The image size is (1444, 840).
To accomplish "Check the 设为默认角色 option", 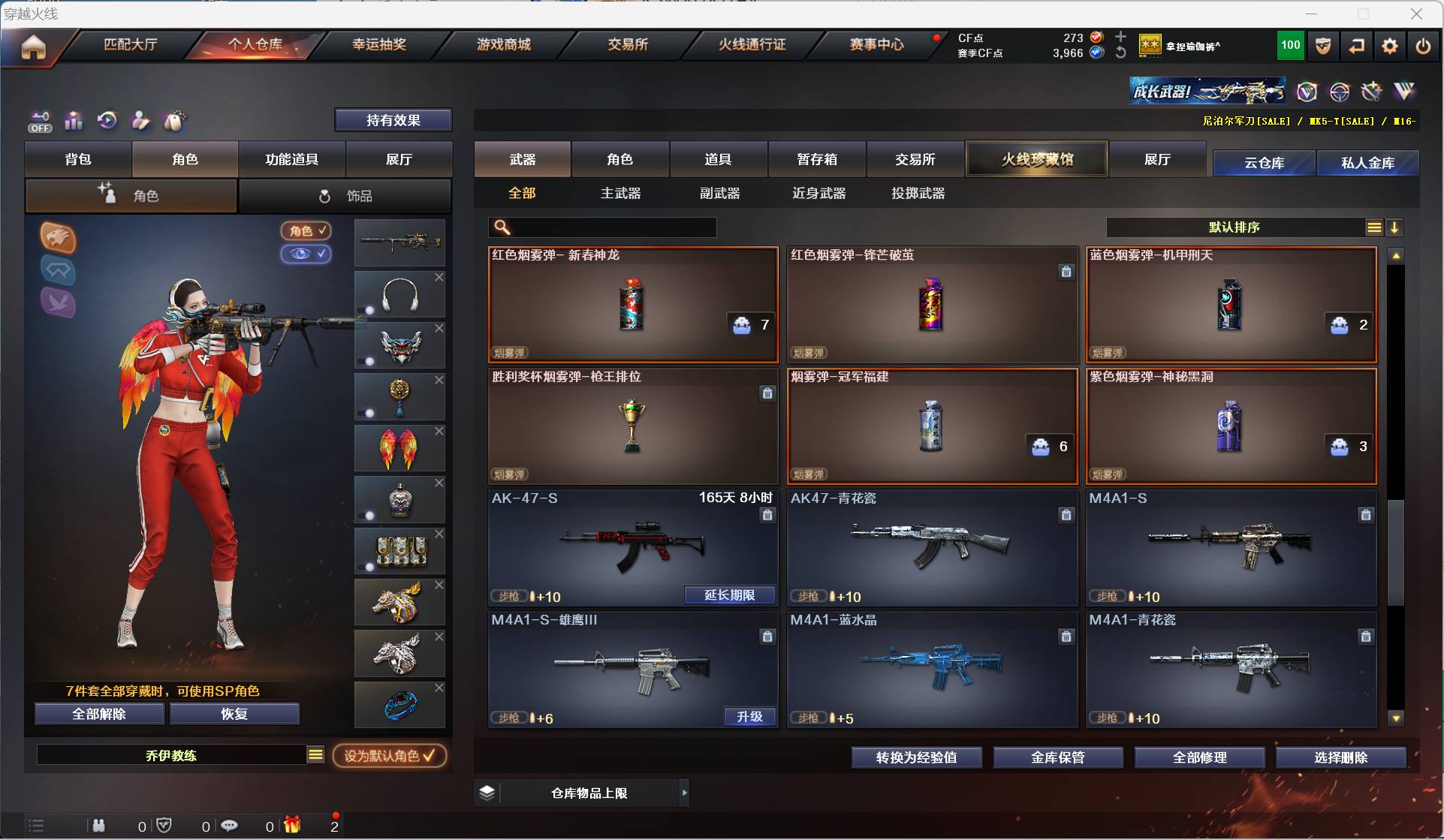I will tap(390, 756).
